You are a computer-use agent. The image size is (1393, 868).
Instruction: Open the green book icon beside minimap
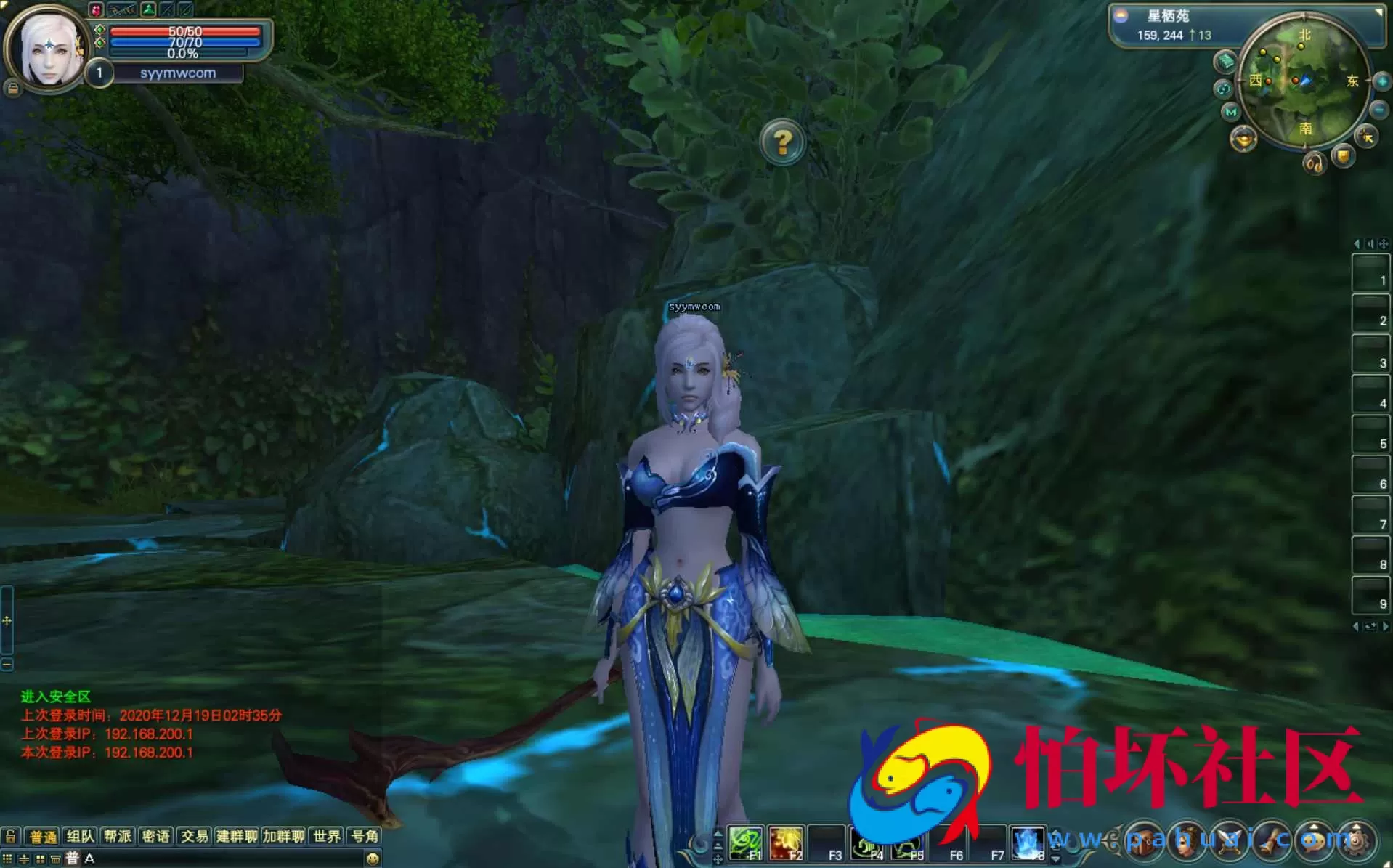click(1226, 62)
